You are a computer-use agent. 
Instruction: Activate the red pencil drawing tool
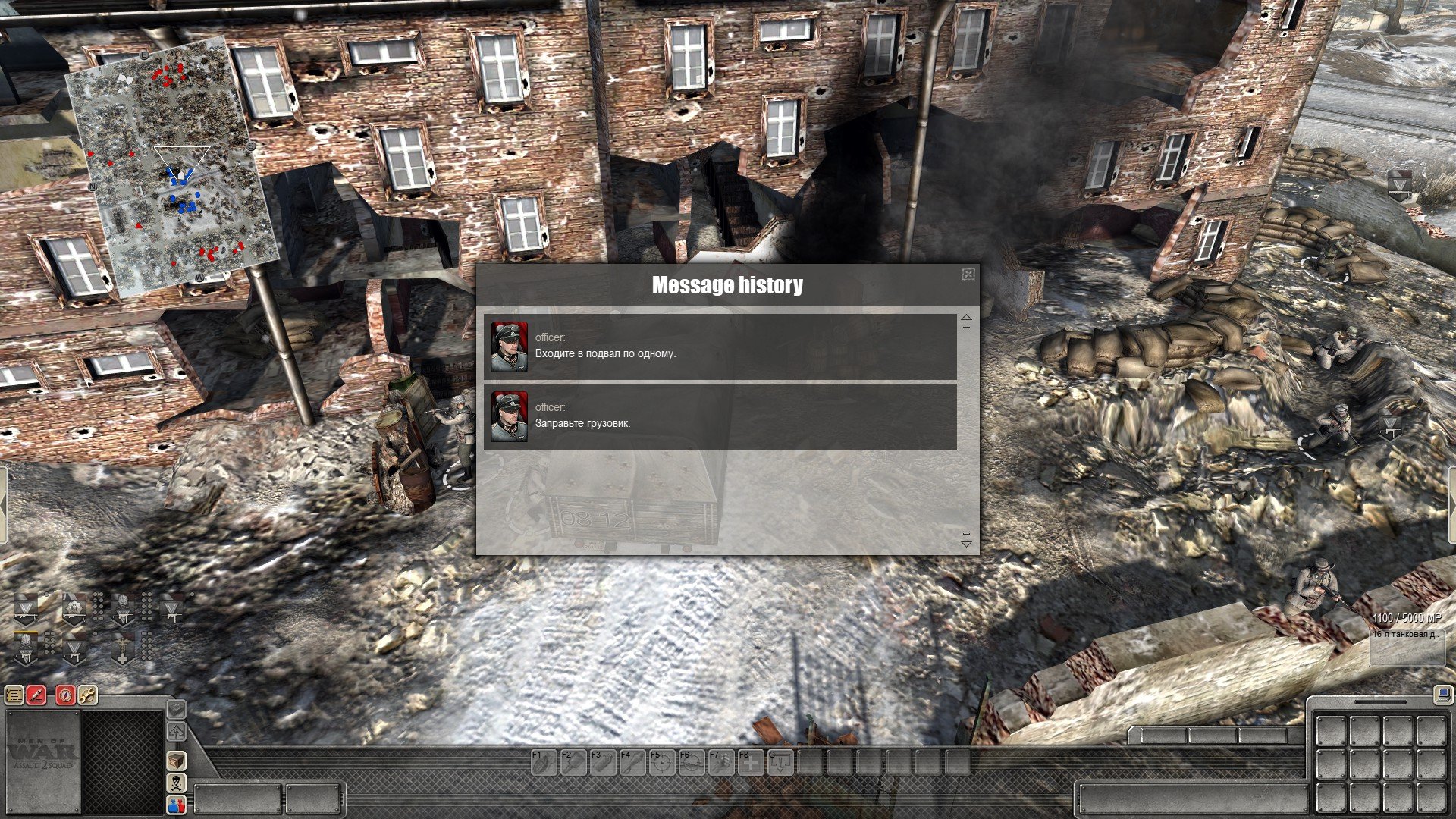coord(36,694)
